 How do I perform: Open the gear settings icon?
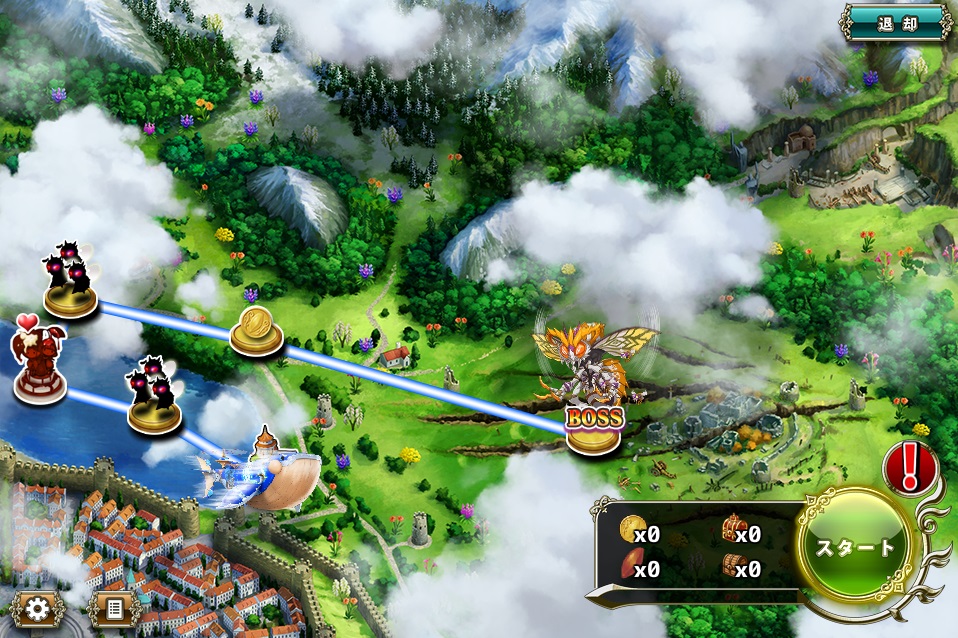point(39,607)
